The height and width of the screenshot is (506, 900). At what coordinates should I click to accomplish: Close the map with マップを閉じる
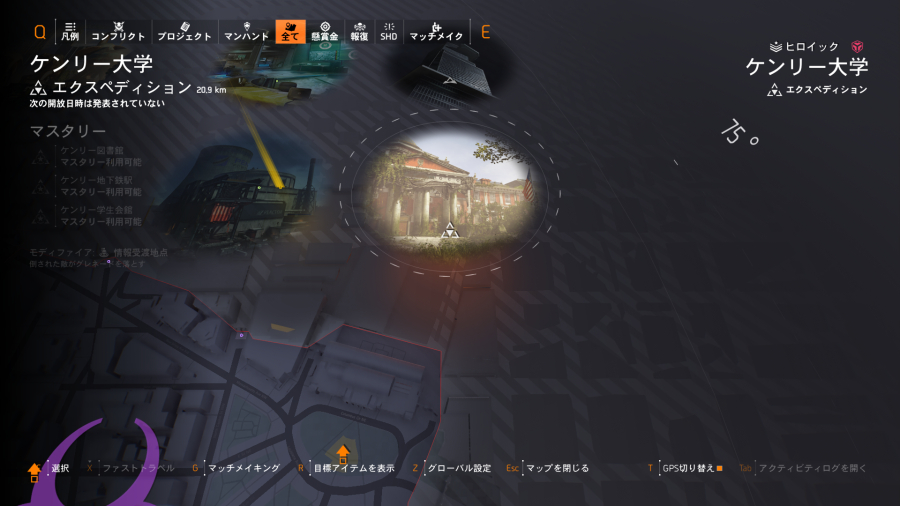(556, 468)
